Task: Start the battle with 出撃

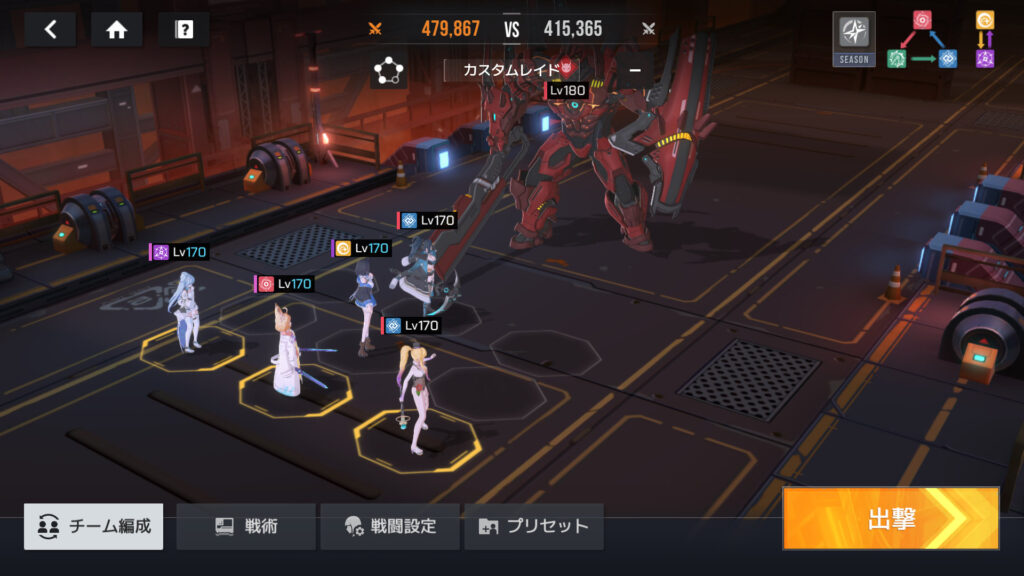Action: click(x=890, y=518)
